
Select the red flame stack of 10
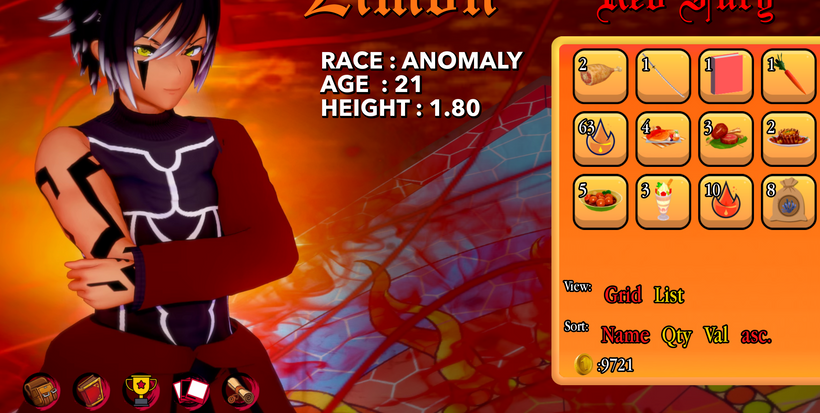pos(726,201)
